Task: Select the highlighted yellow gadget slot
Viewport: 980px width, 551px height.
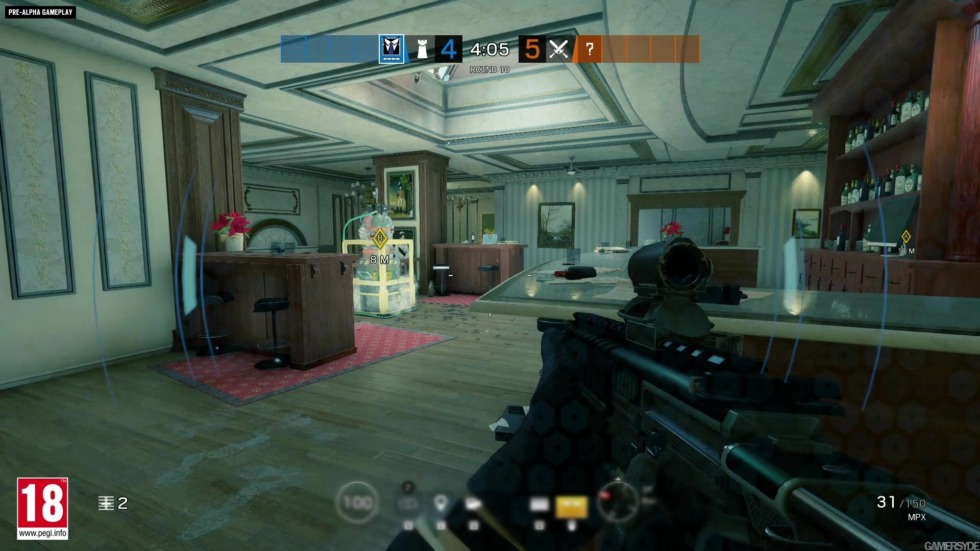Action: pos(570,505)
